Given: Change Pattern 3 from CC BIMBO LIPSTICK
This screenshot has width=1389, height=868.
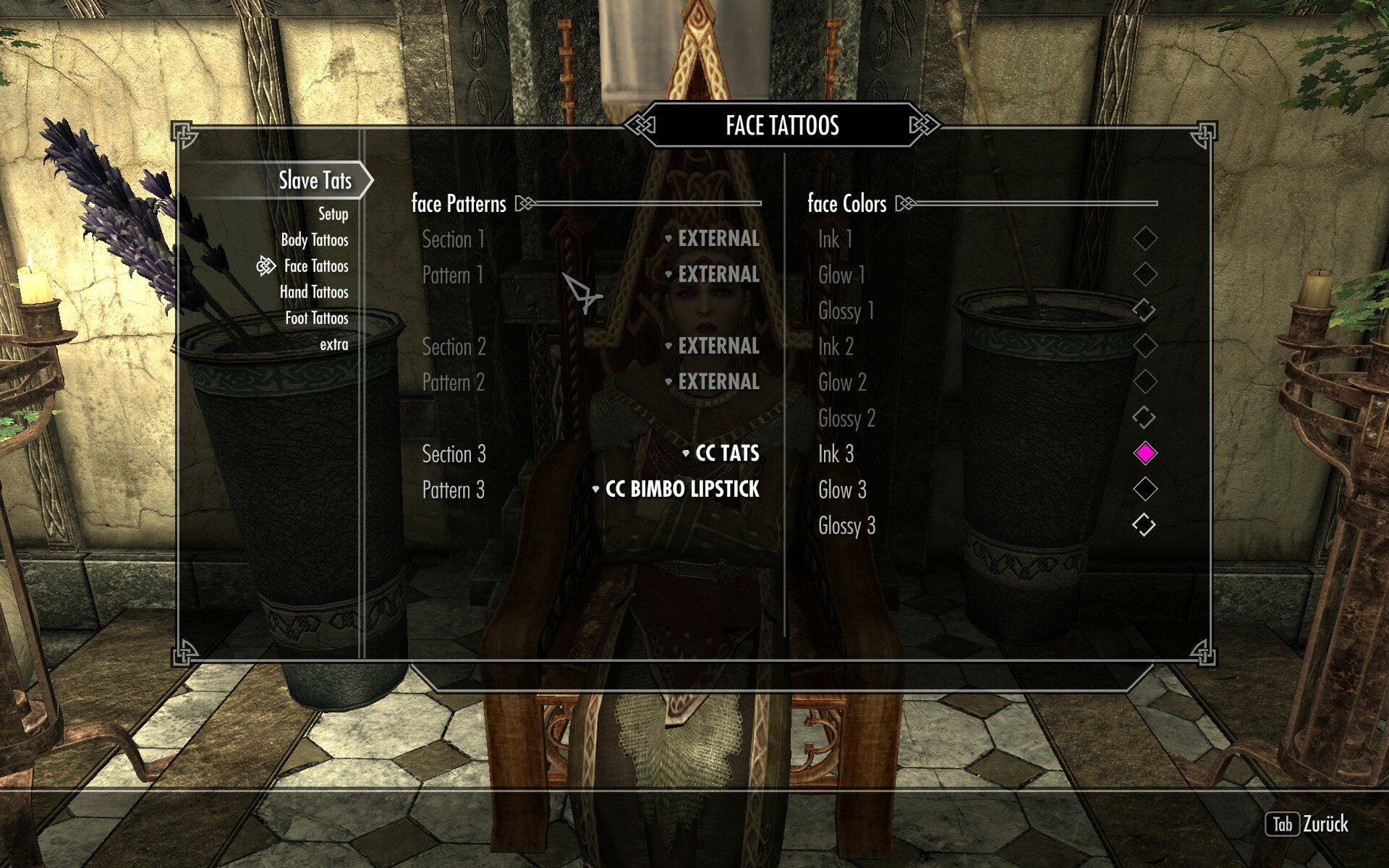Looking at the screenshot, I should tap(683, 490).
